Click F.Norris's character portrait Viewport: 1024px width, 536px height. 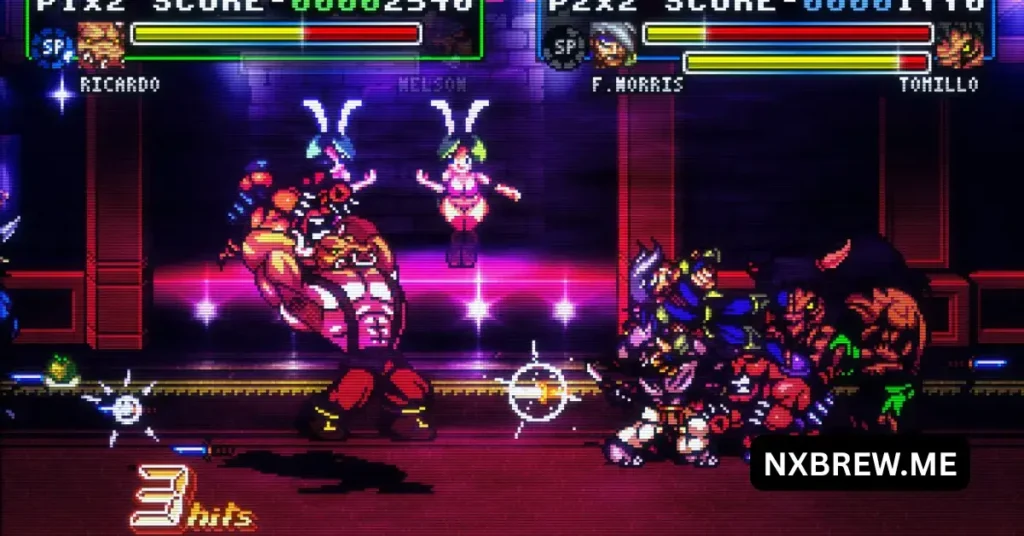[x=612, y=44]
